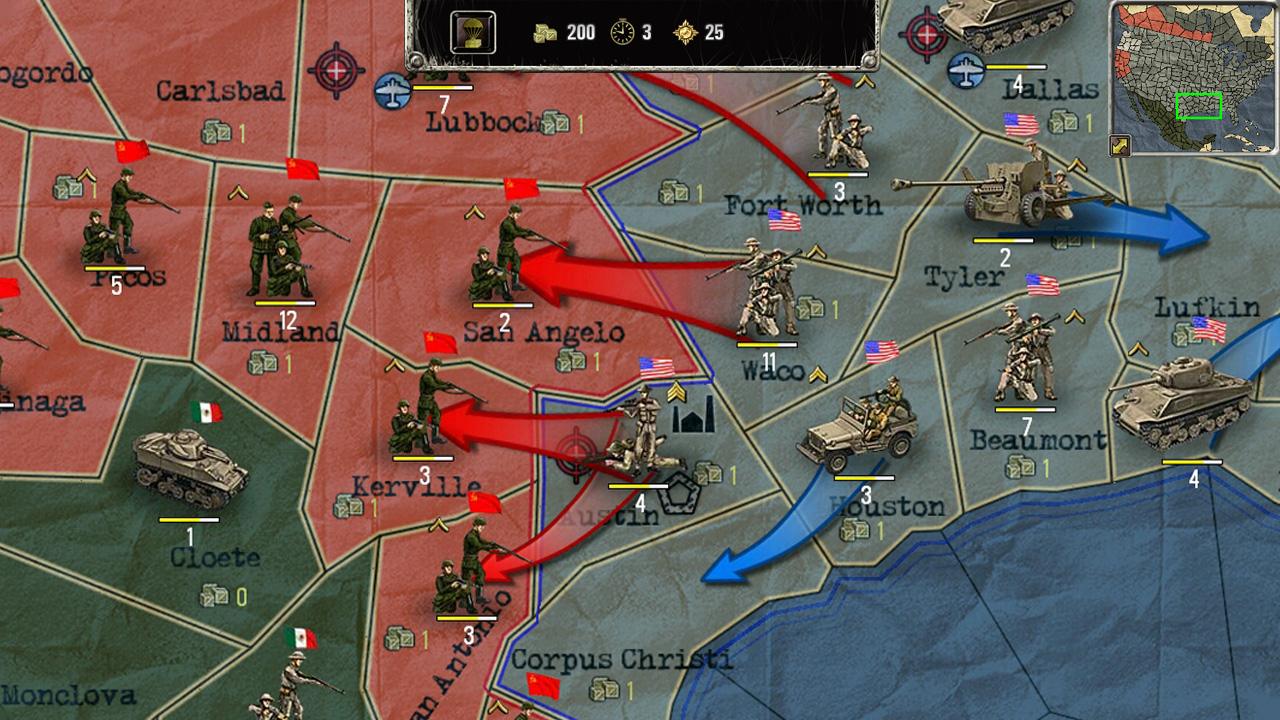1280x720 pixels.
Task: Click the yellow strength bar under the Midland infantry
Action: 283,305
